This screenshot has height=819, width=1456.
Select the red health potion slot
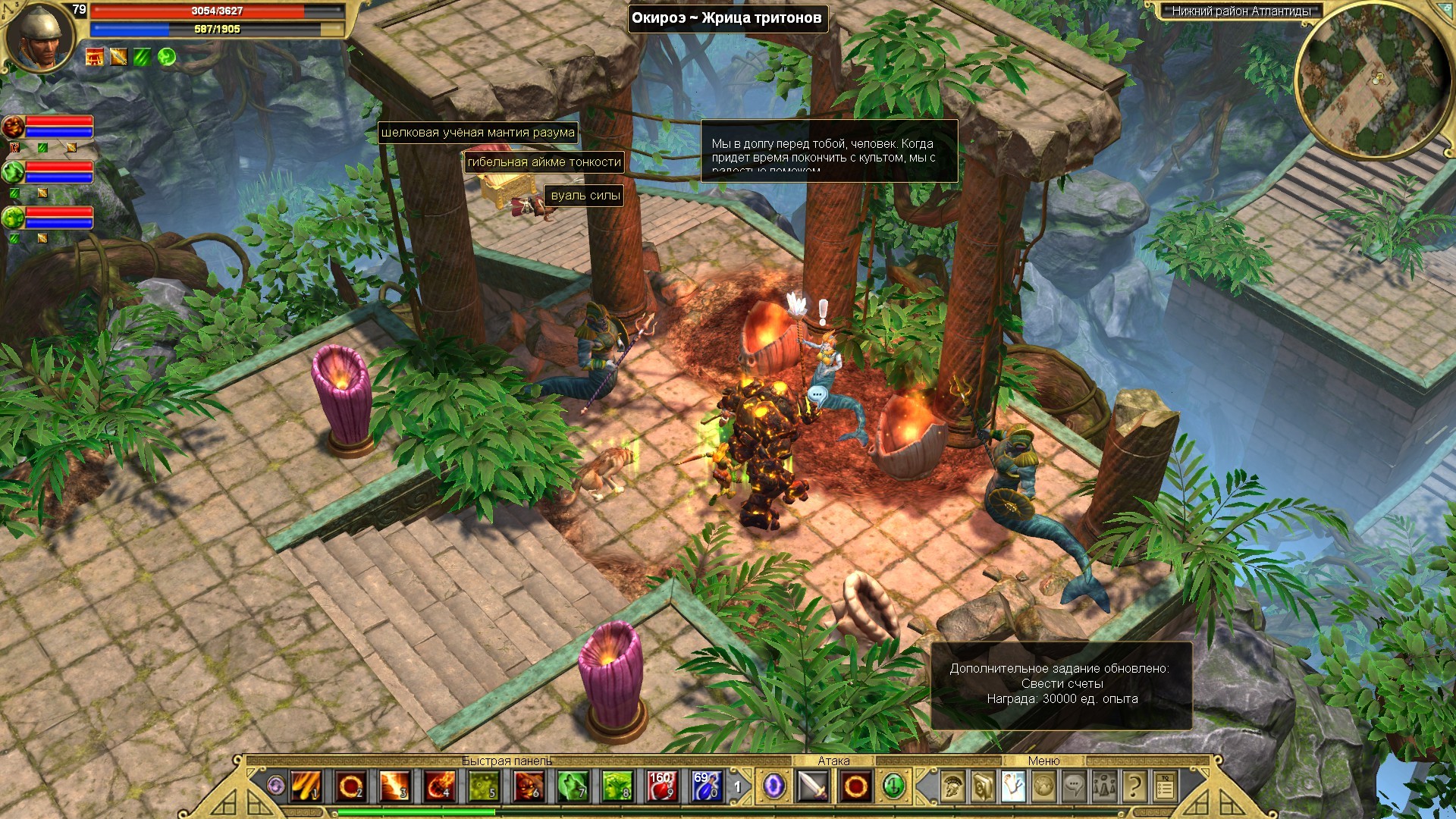coord(661,786)
